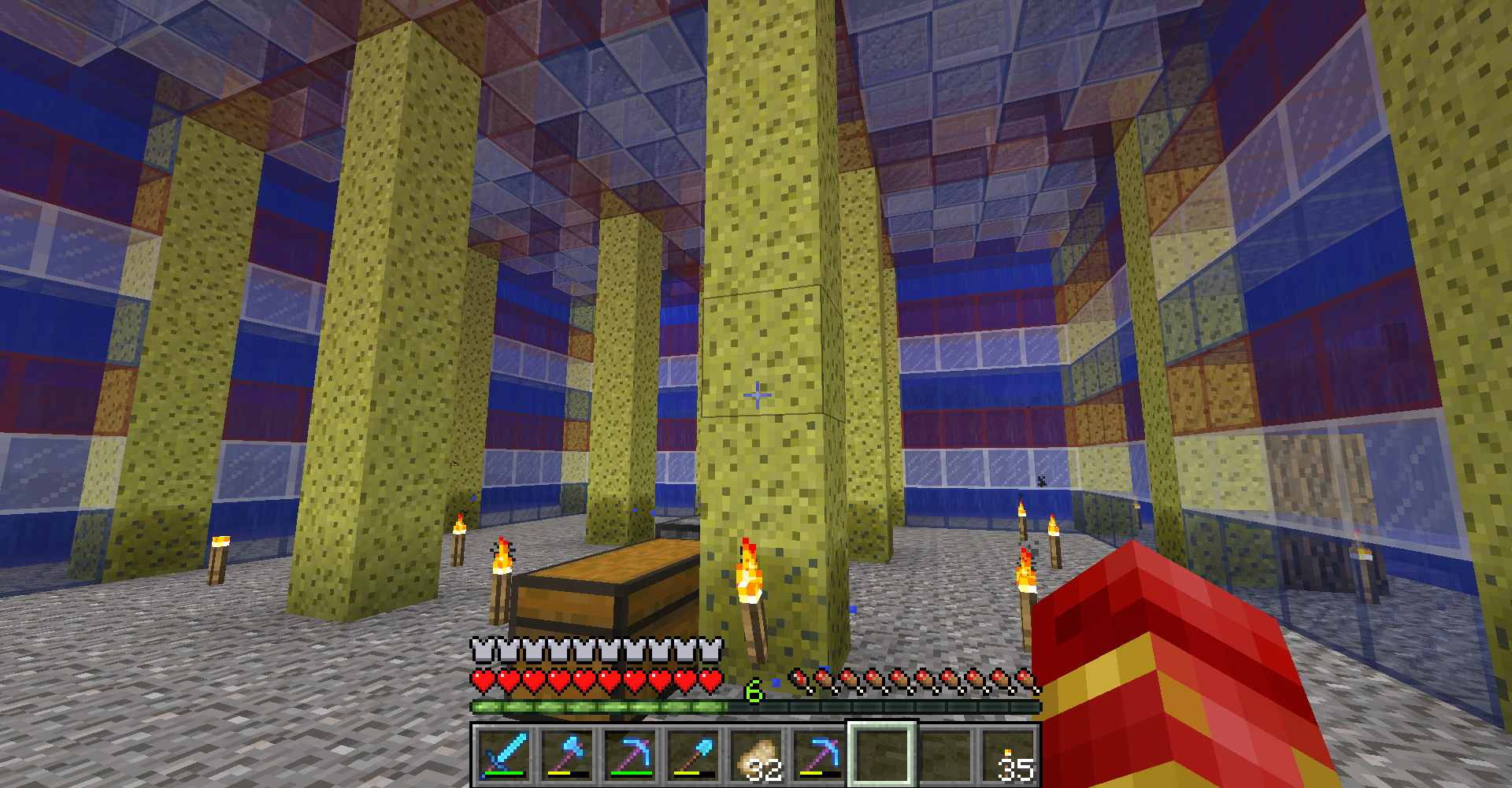The image size is (1512, 788).
Task: Select the diamond sword hotbar slot
Action: (504, 754)
